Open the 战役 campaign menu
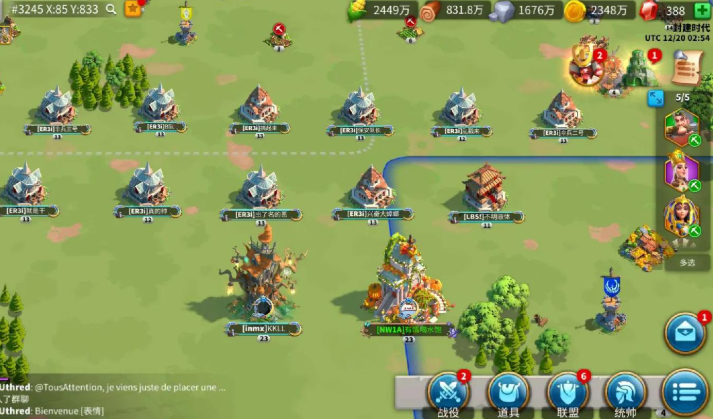Viewport: 713px width, 419px height. pos(447,394)
